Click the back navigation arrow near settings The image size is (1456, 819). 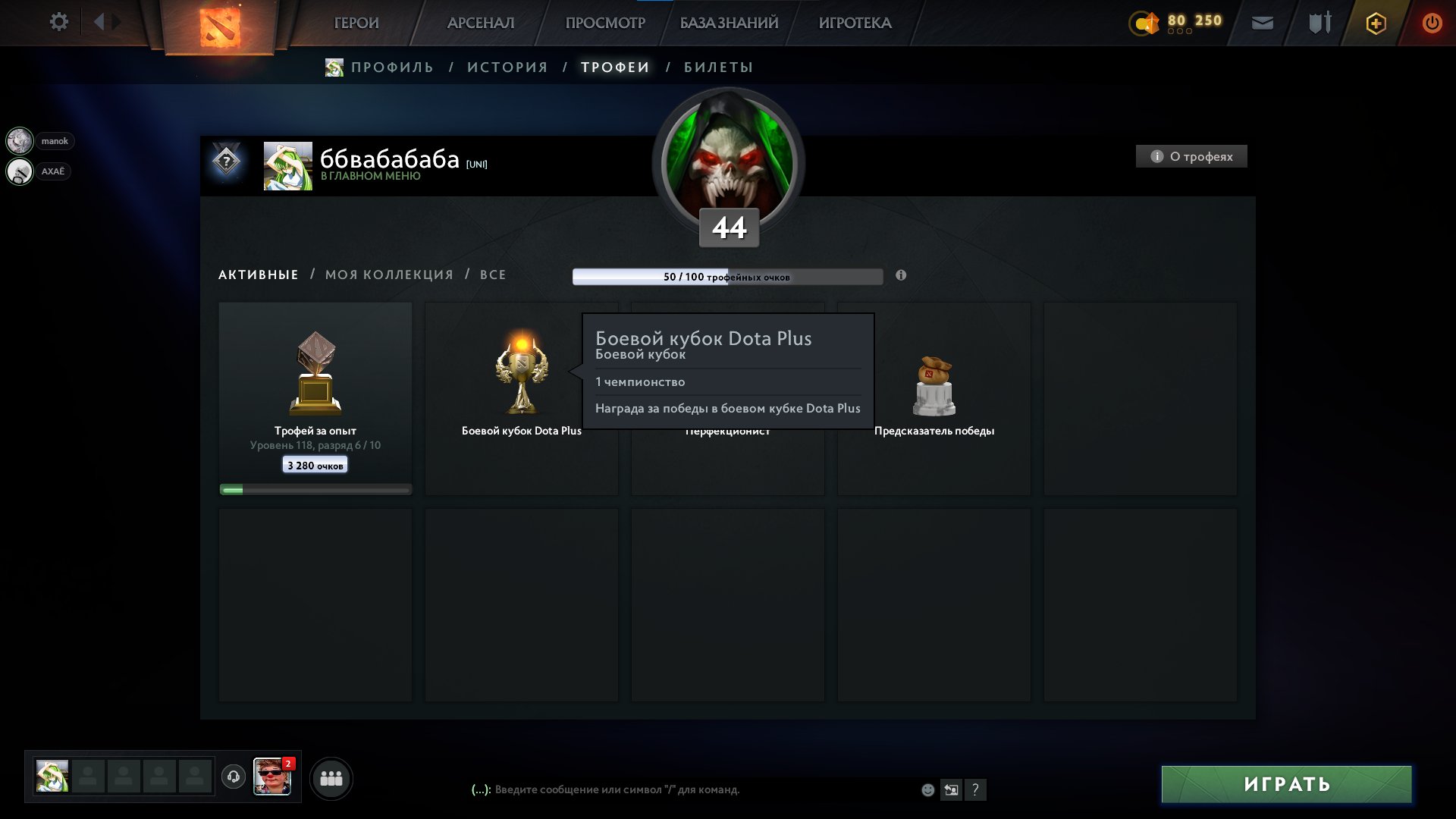pos(99,22)
